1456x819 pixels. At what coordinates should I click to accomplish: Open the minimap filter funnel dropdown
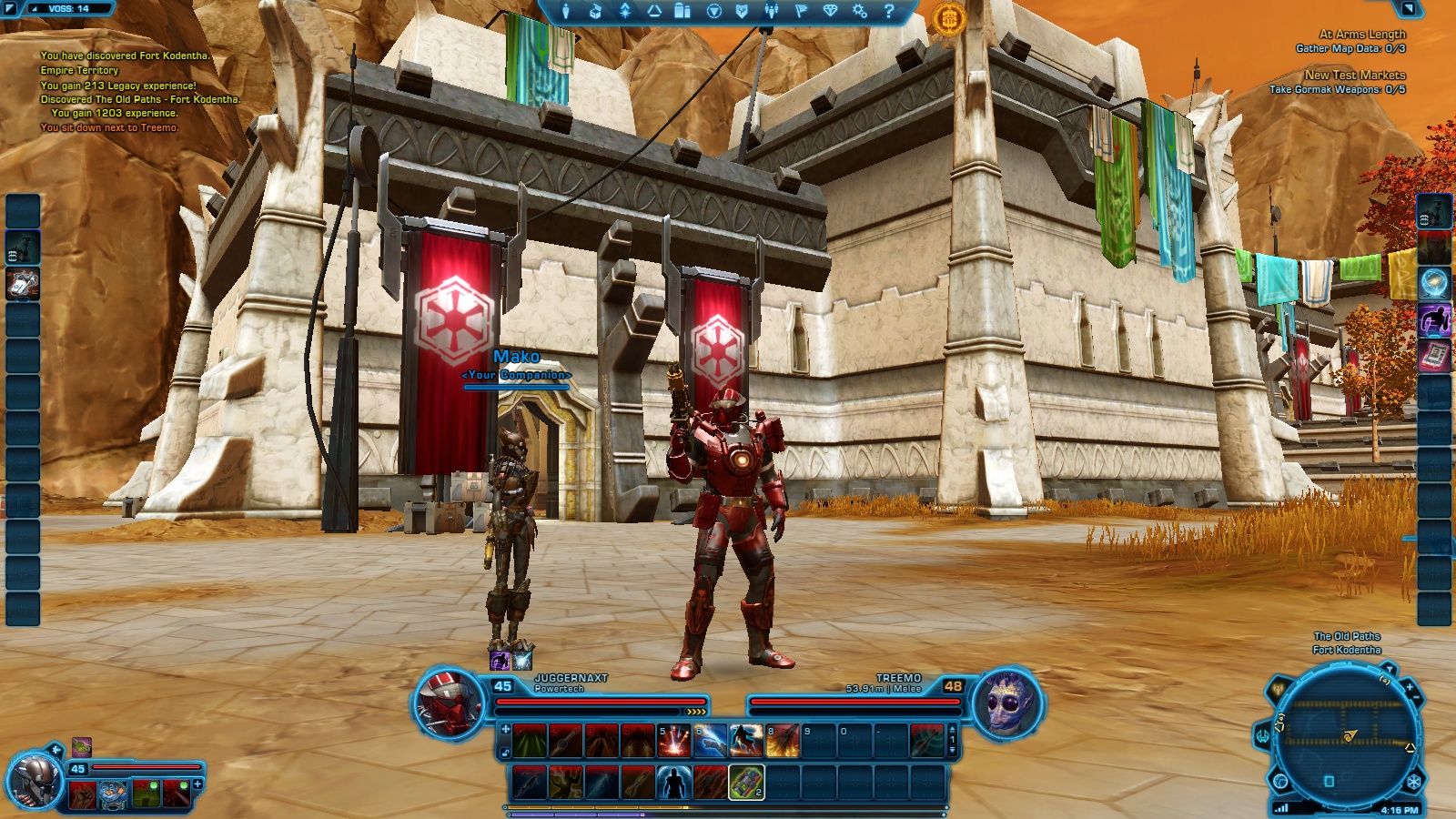pos(1390,667)
